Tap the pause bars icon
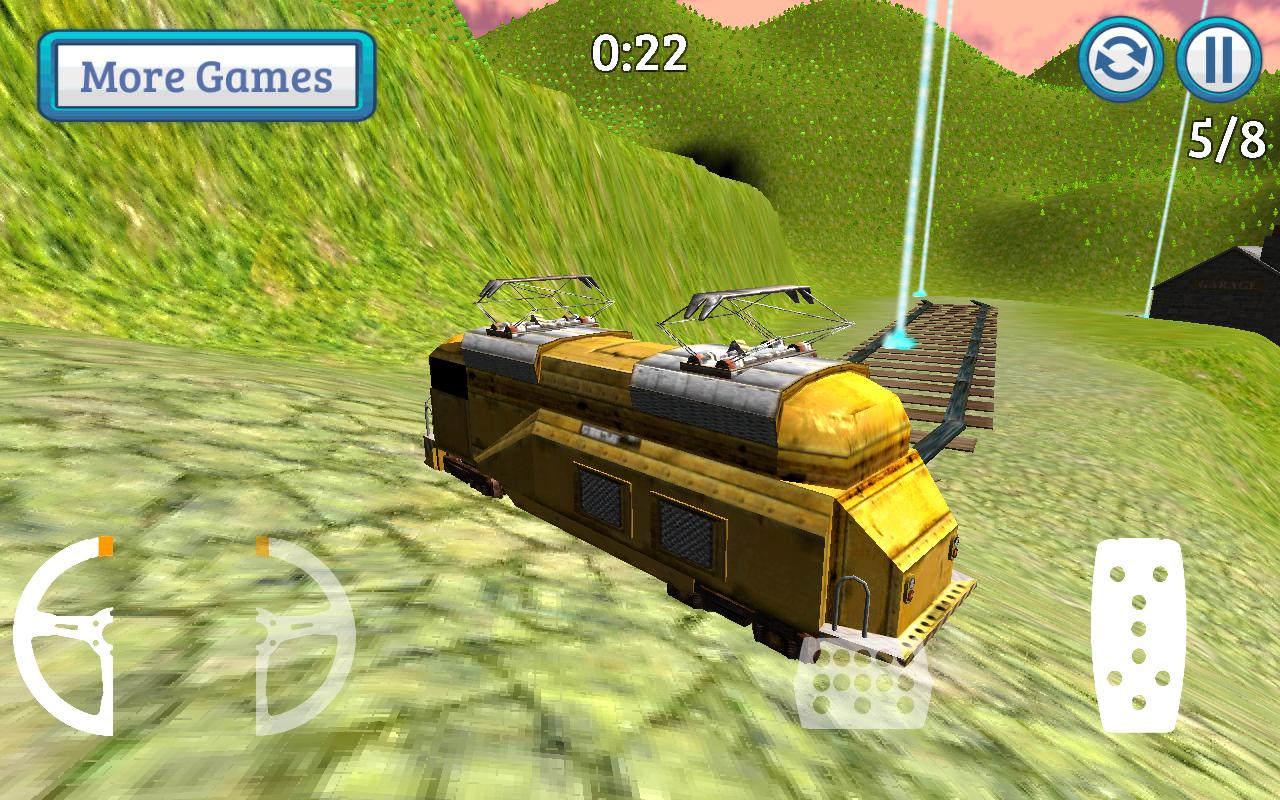Image resolution: width=1280 pixels, height=800 pixels. coord(1216,62)
